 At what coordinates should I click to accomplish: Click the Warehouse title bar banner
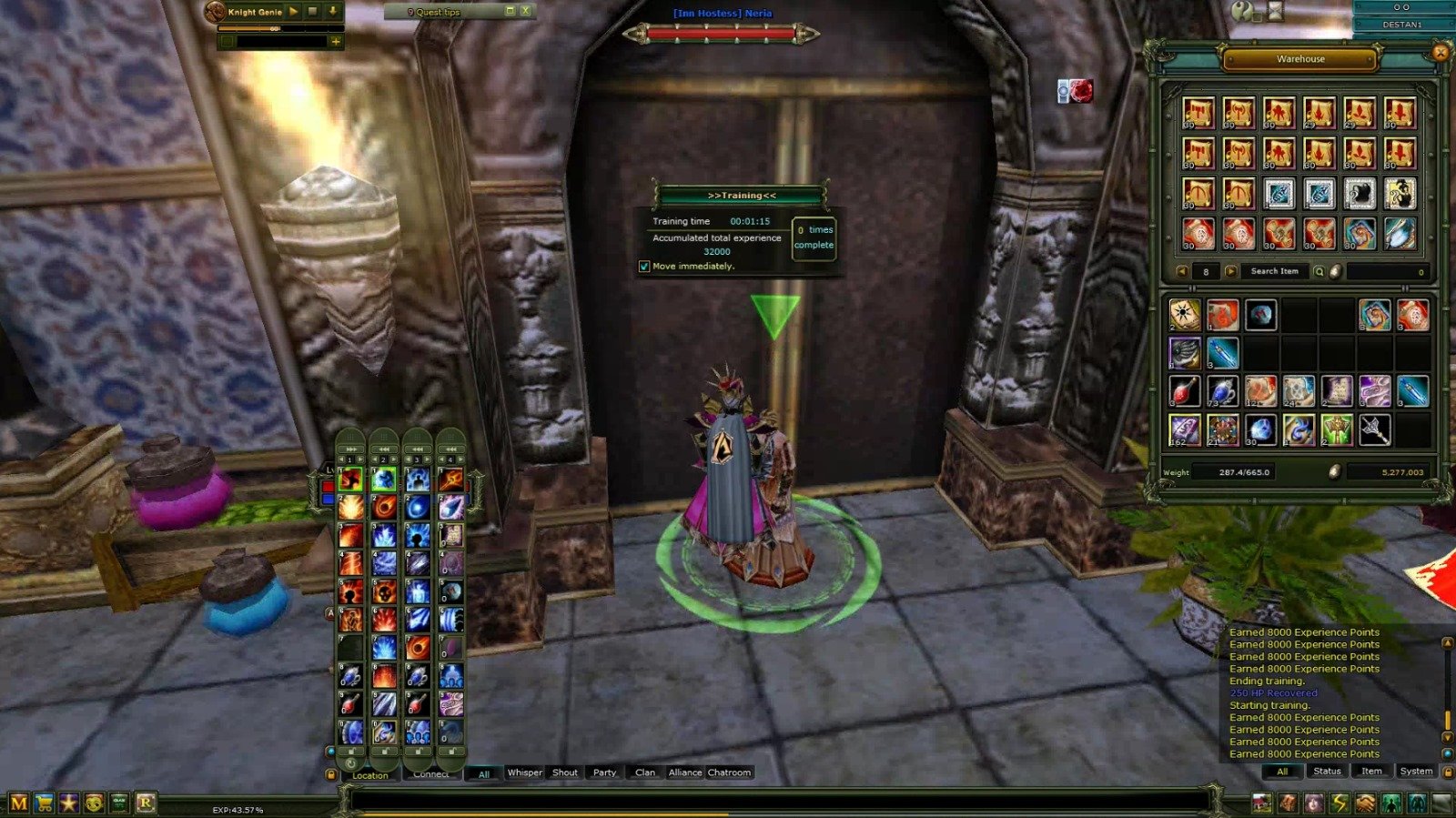[1299, 58]
